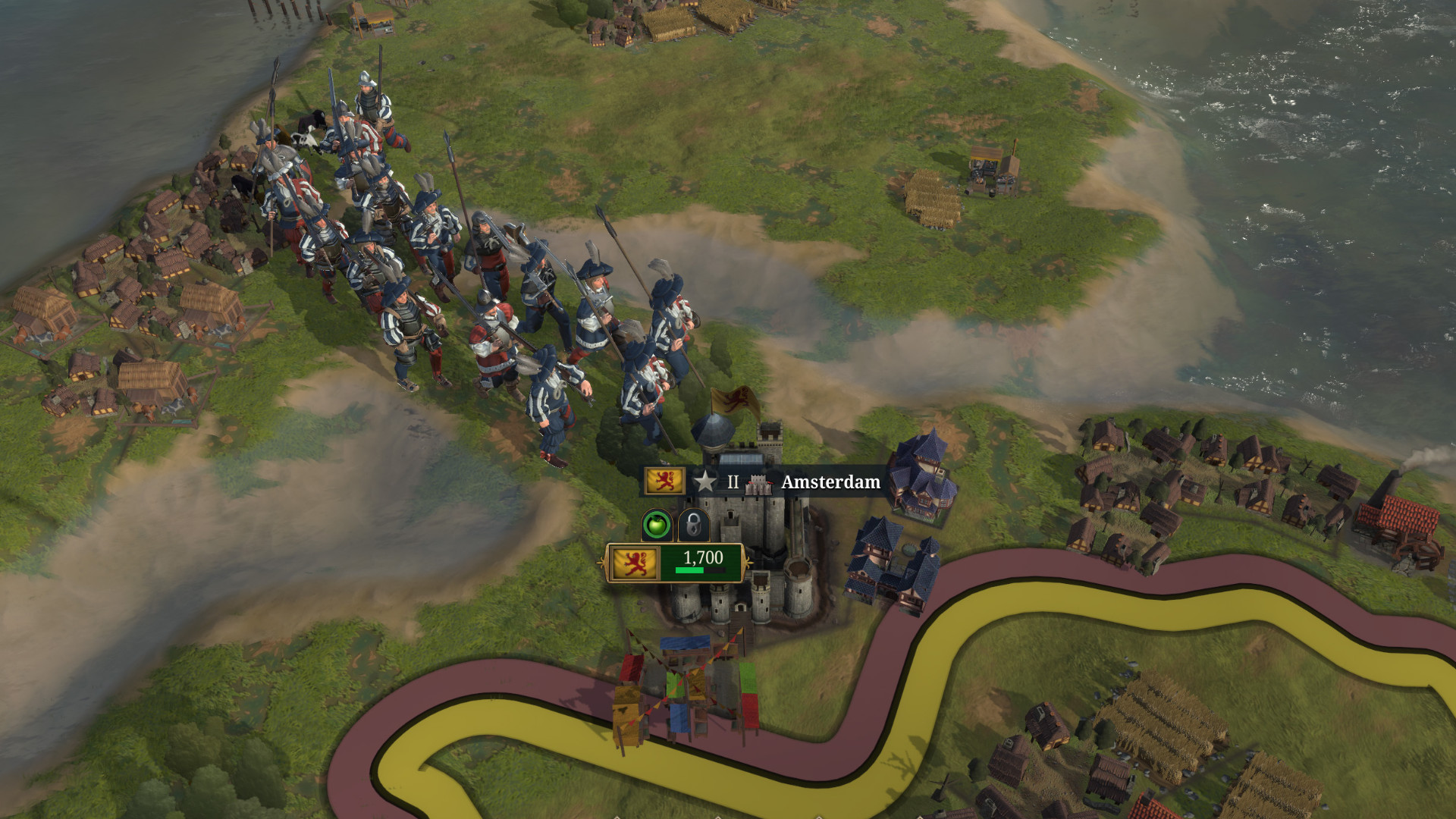Click the lion flag on Amsterdam's nameplate

(x=664, y=481)
